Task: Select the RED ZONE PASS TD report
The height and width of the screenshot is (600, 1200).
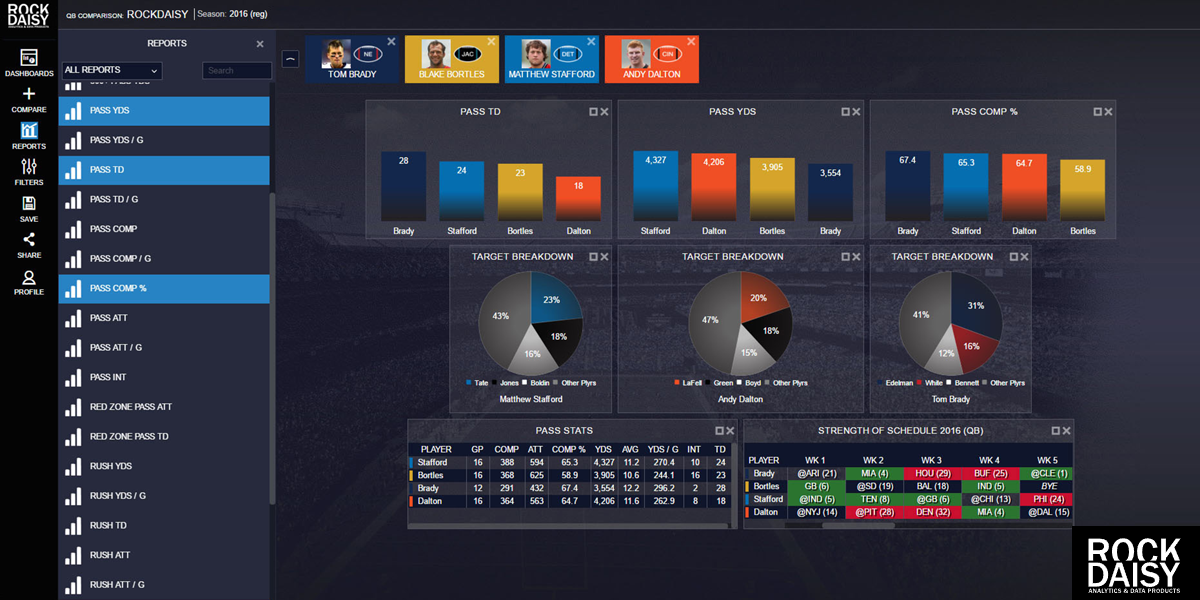Action: point(164,436)
